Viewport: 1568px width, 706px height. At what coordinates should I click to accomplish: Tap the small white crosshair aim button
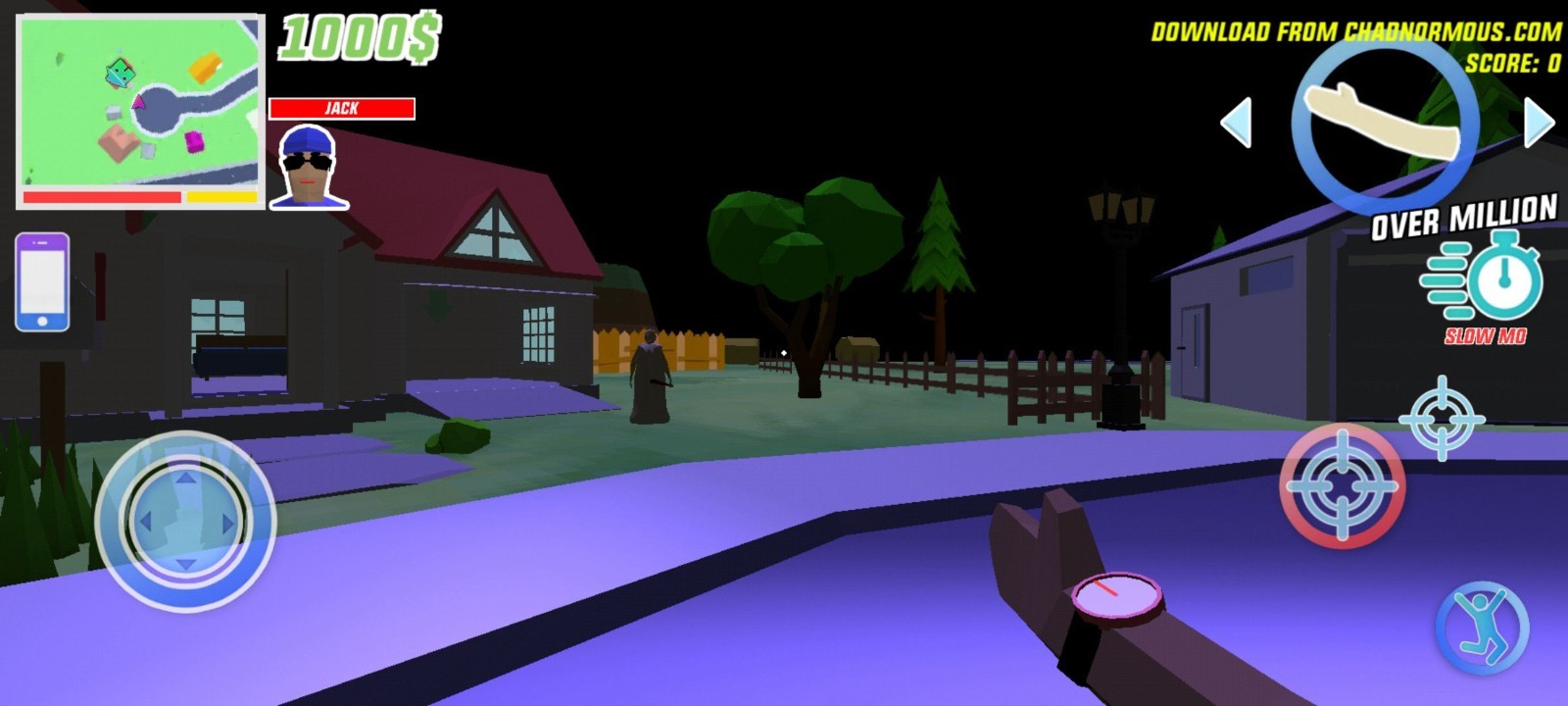(x=1441, y=418)
